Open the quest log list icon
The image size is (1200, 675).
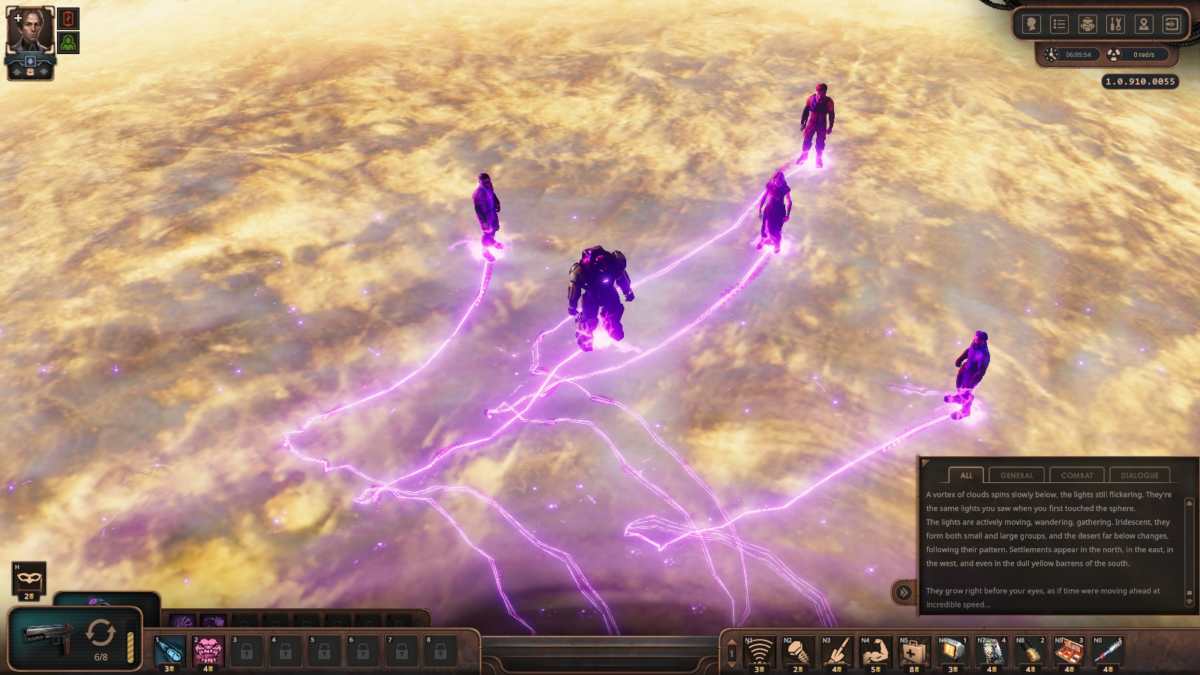coord(1059,24)
